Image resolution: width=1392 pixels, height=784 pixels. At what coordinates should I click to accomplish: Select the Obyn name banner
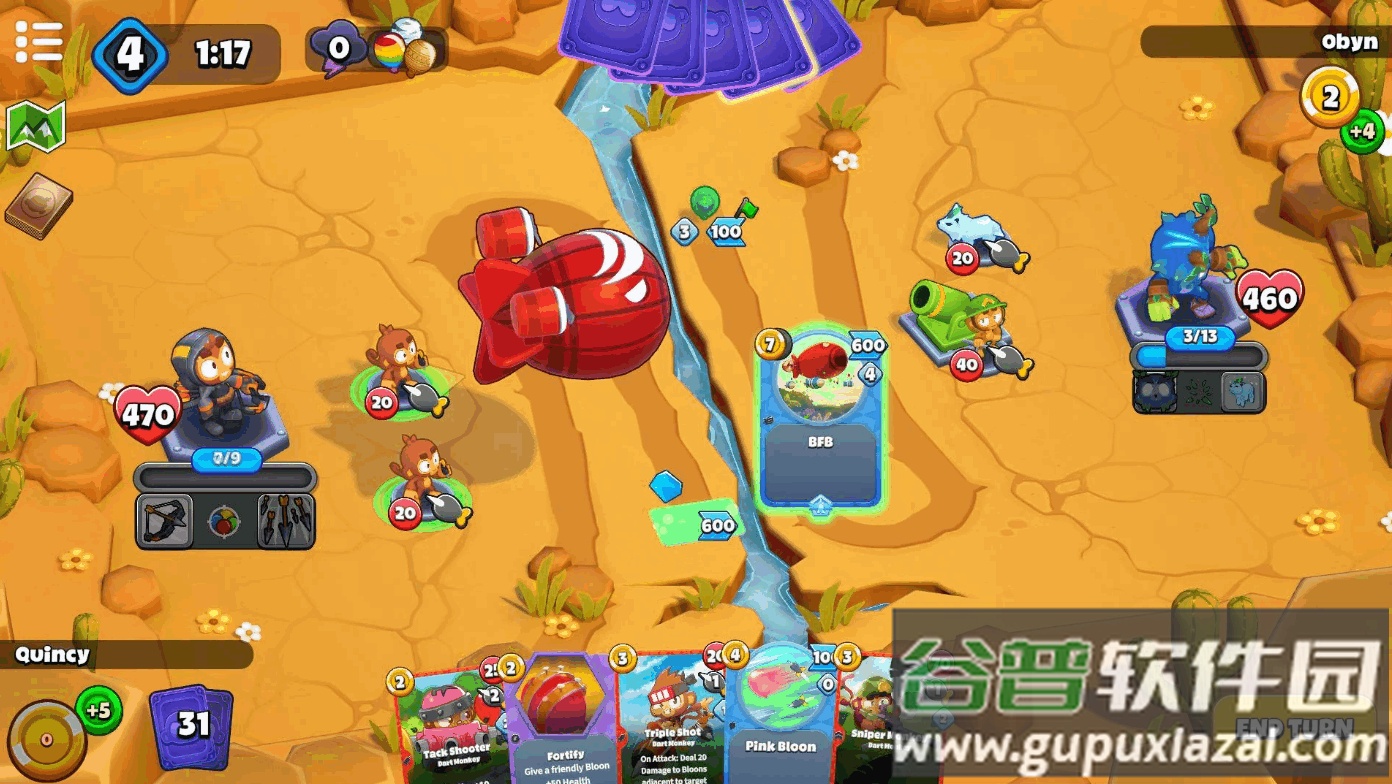1352,42
